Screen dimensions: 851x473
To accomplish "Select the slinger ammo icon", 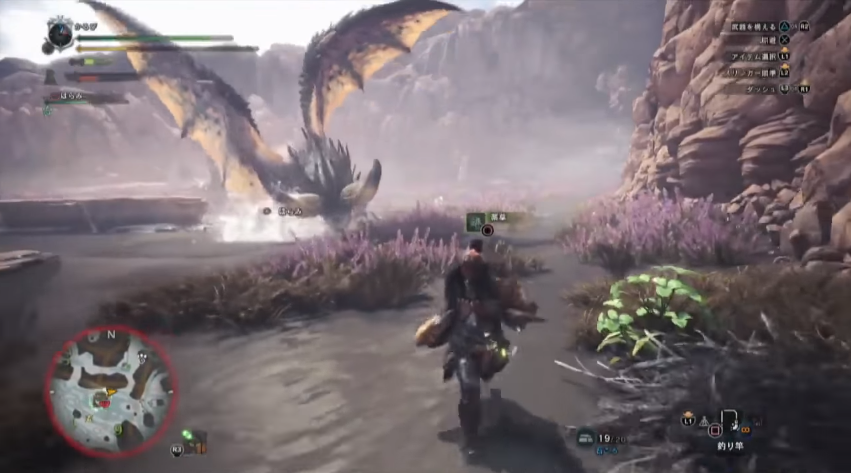I will pos(585,437).
